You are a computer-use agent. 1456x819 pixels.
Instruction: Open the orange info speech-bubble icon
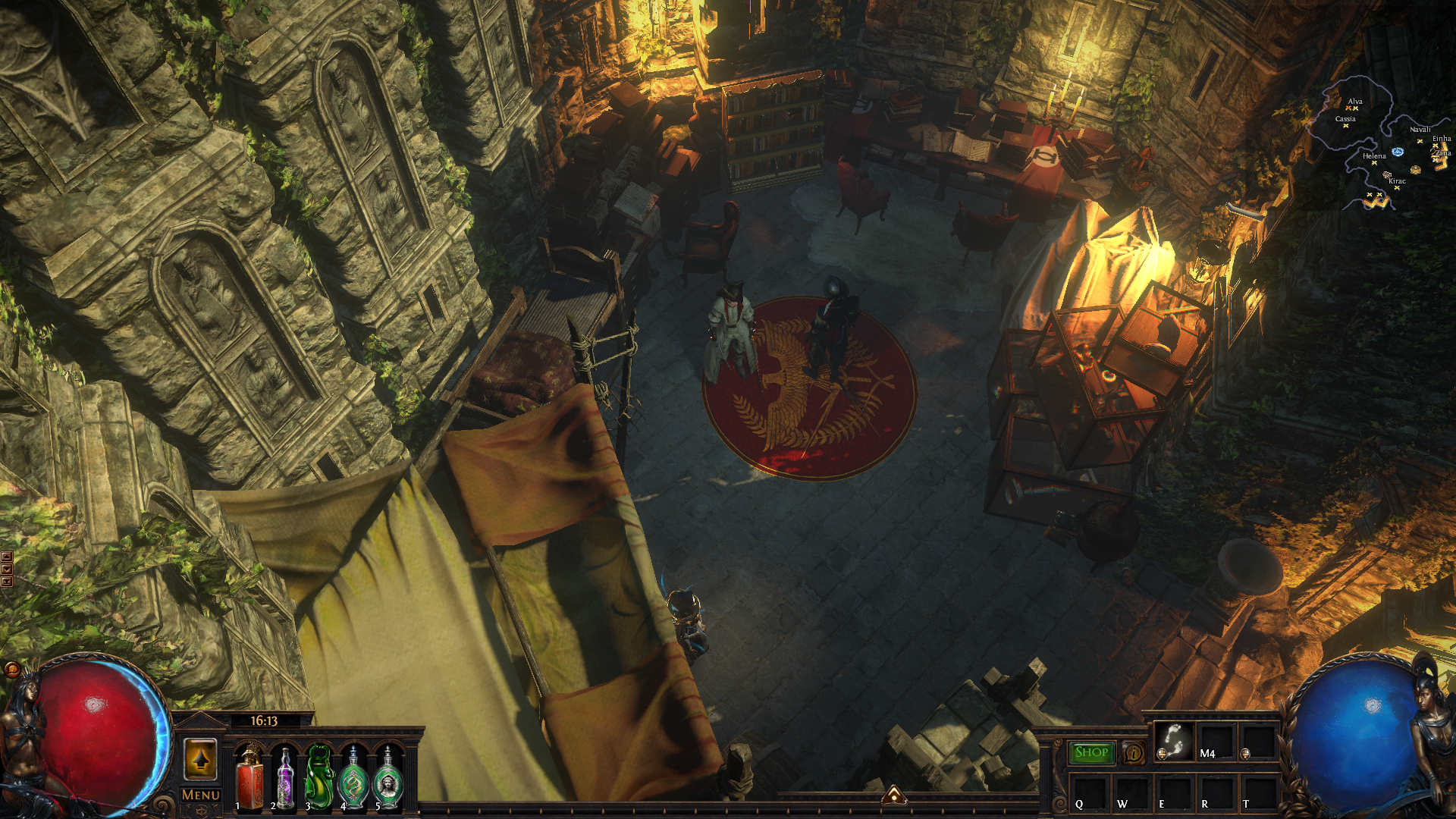point(1134,753)
